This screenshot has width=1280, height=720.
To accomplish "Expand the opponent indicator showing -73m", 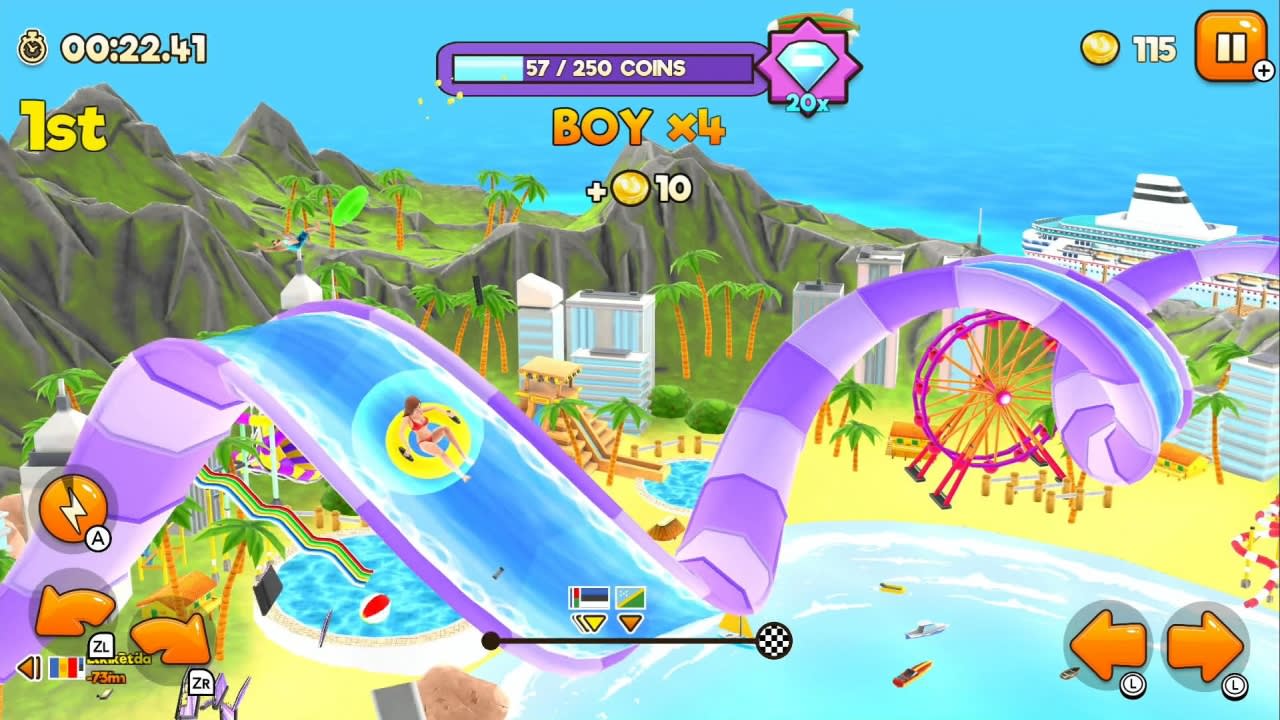I will pyautogui.click(x=105, y=675).
